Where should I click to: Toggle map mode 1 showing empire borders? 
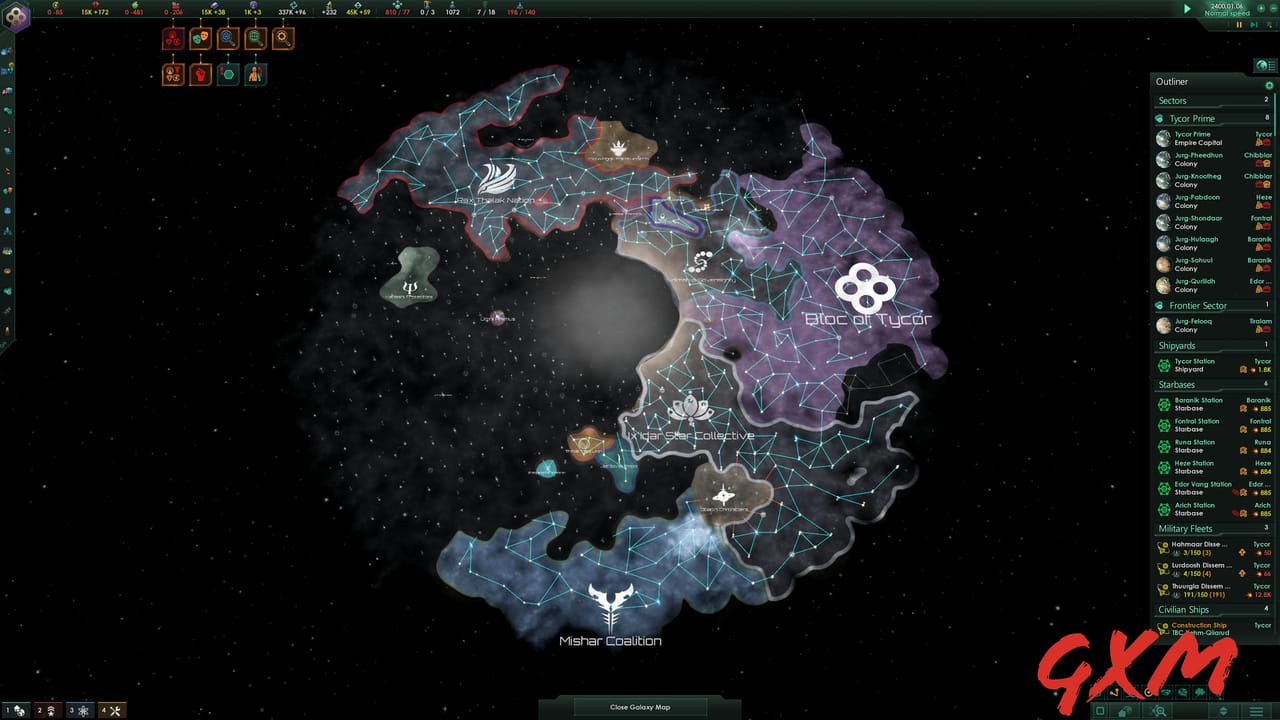16,710
